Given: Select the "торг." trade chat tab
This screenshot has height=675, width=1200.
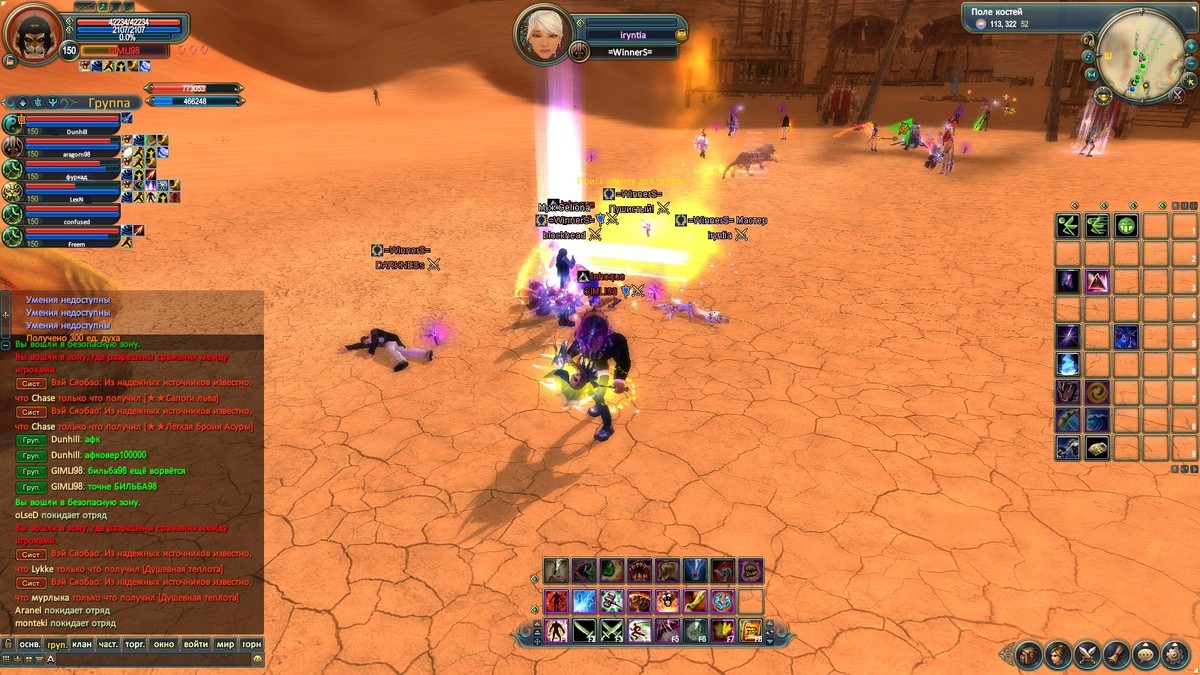Looking at the screenshot, I should [134, 645].
